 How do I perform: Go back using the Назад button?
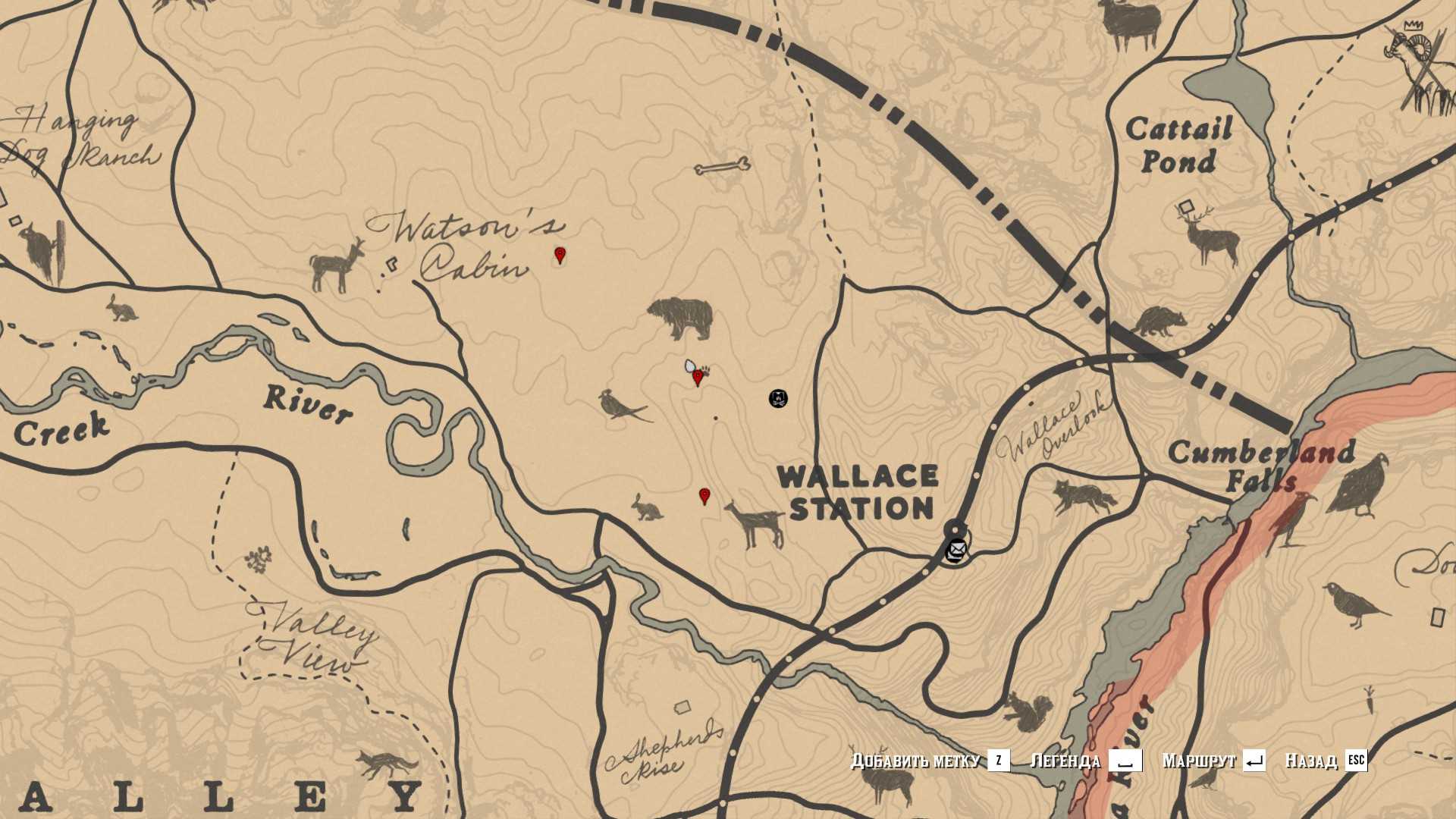pos(1326,760)
